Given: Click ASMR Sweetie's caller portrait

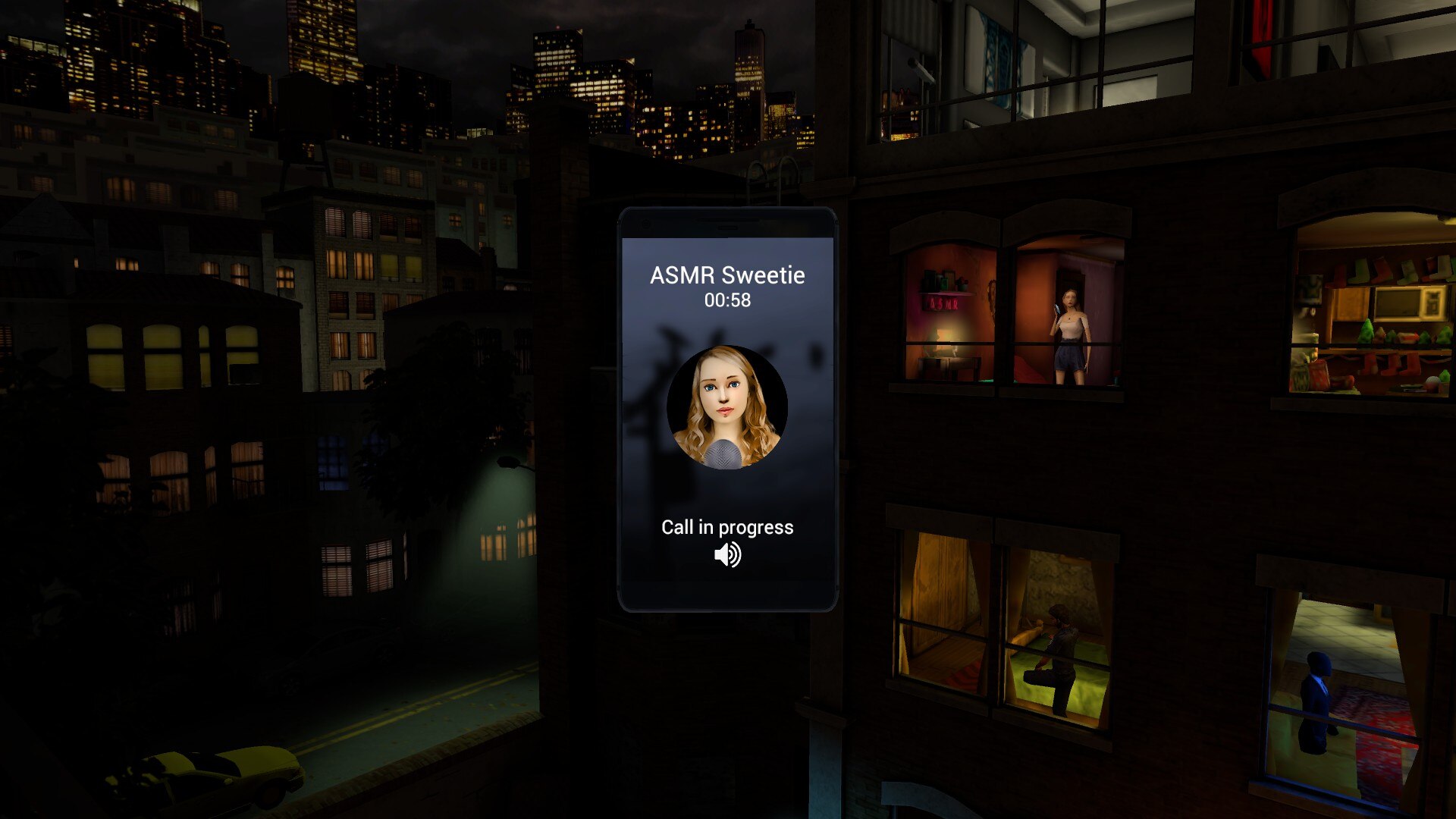Looking at the screenshot, I should click(727, 407).
